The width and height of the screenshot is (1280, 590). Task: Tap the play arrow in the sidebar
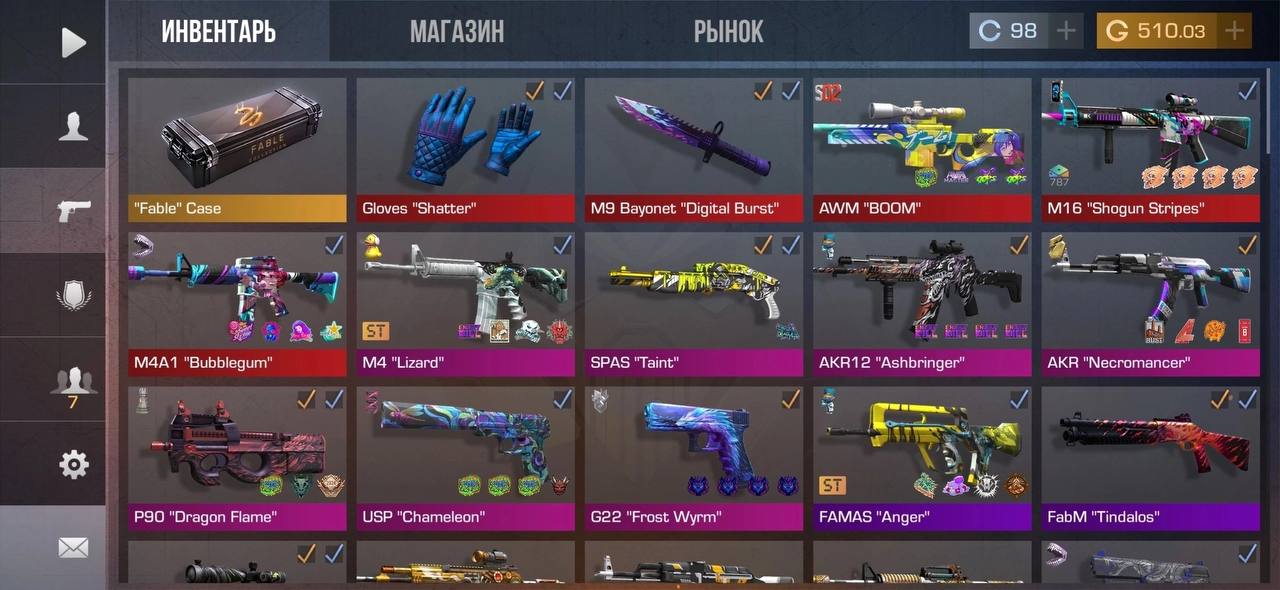point(73,42)
